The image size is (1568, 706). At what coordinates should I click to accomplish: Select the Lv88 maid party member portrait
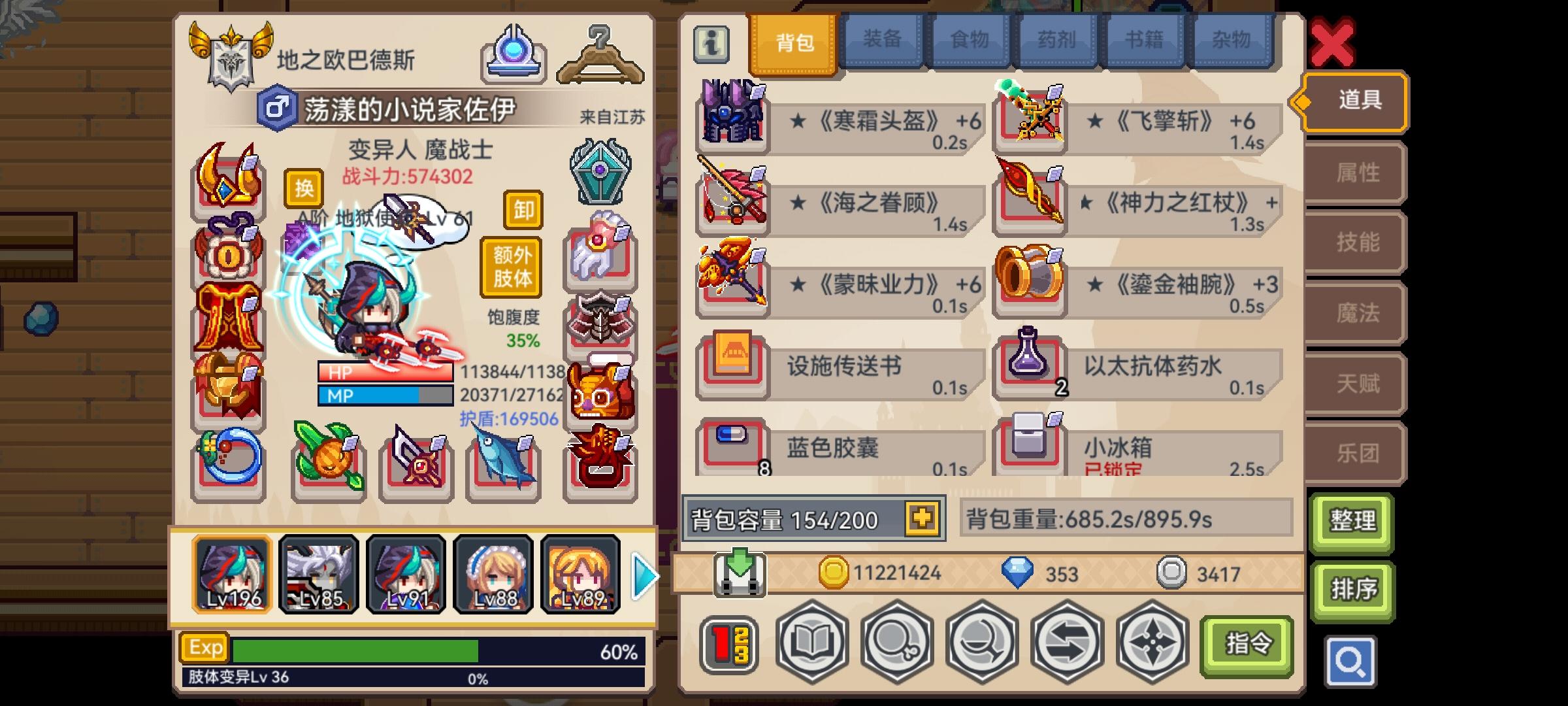click(x=495, y=574)
